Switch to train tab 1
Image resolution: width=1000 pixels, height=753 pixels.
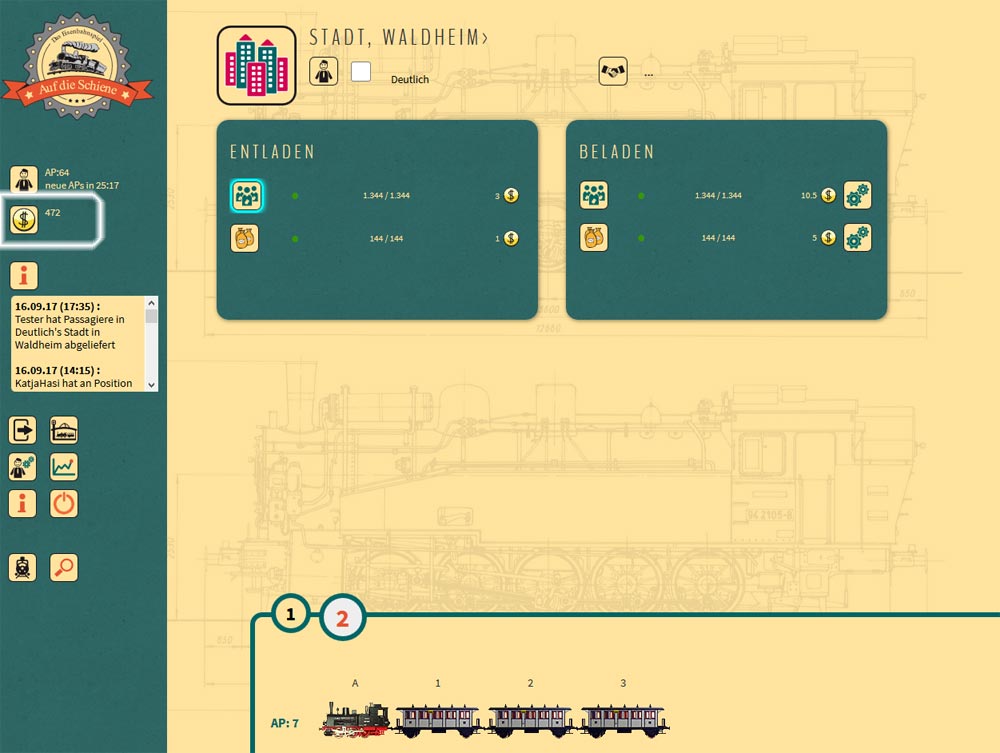click(291, 614)
